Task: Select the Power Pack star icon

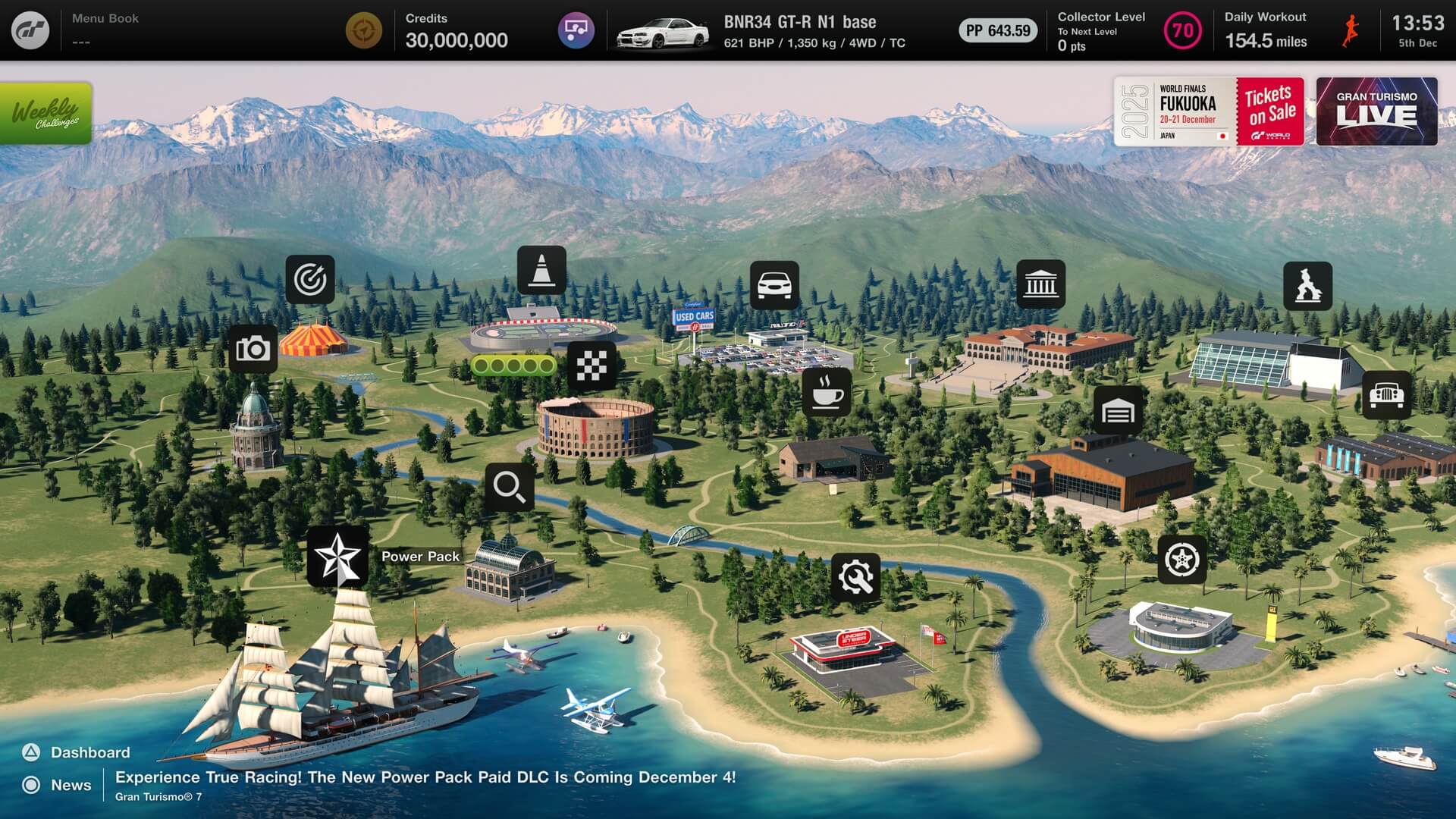Action: tap(338, 557)
